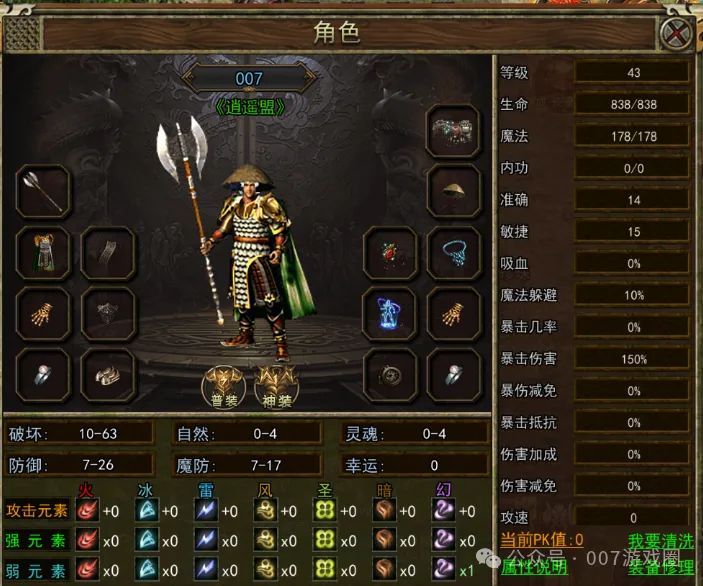Click the 装备修理 equipment repair link

[659, 567]
